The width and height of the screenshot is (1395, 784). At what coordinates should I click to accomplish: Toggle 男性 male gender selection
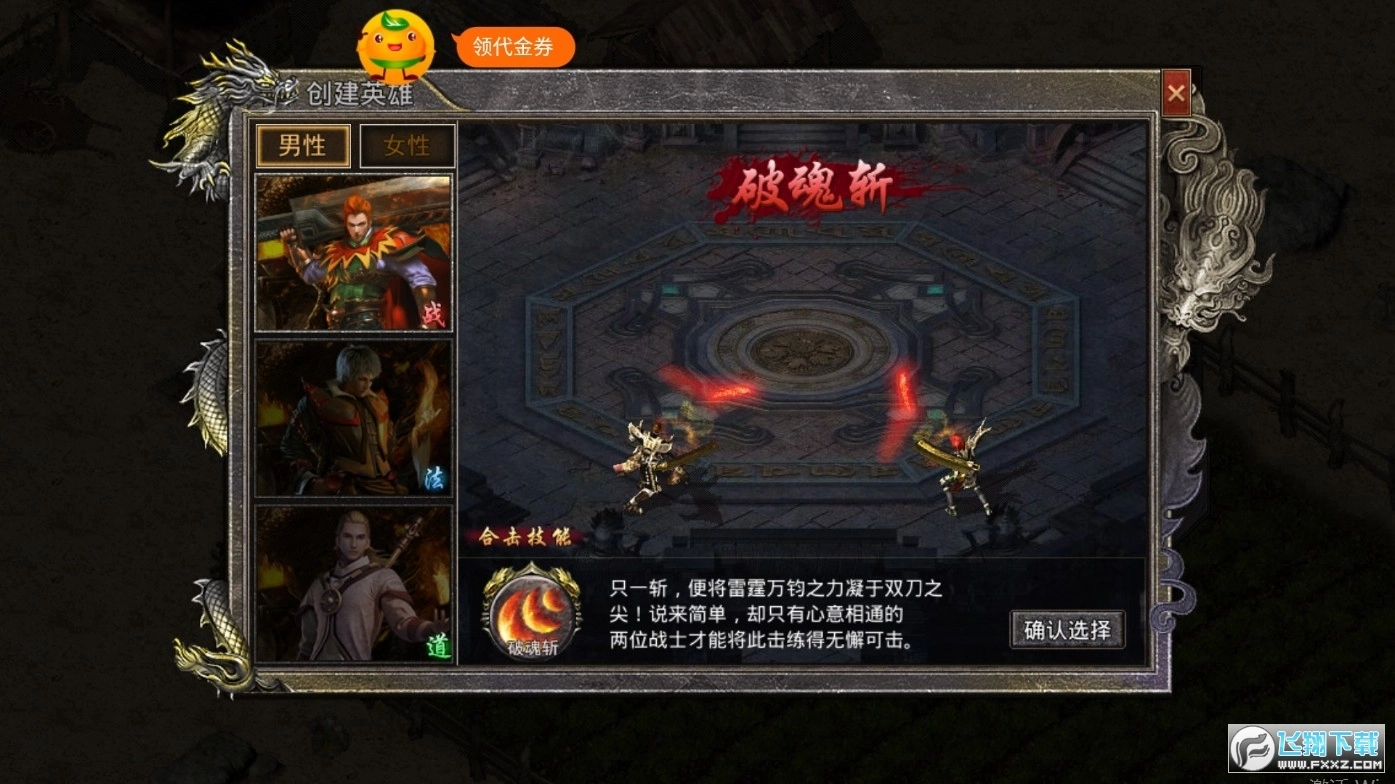point(303,146)
